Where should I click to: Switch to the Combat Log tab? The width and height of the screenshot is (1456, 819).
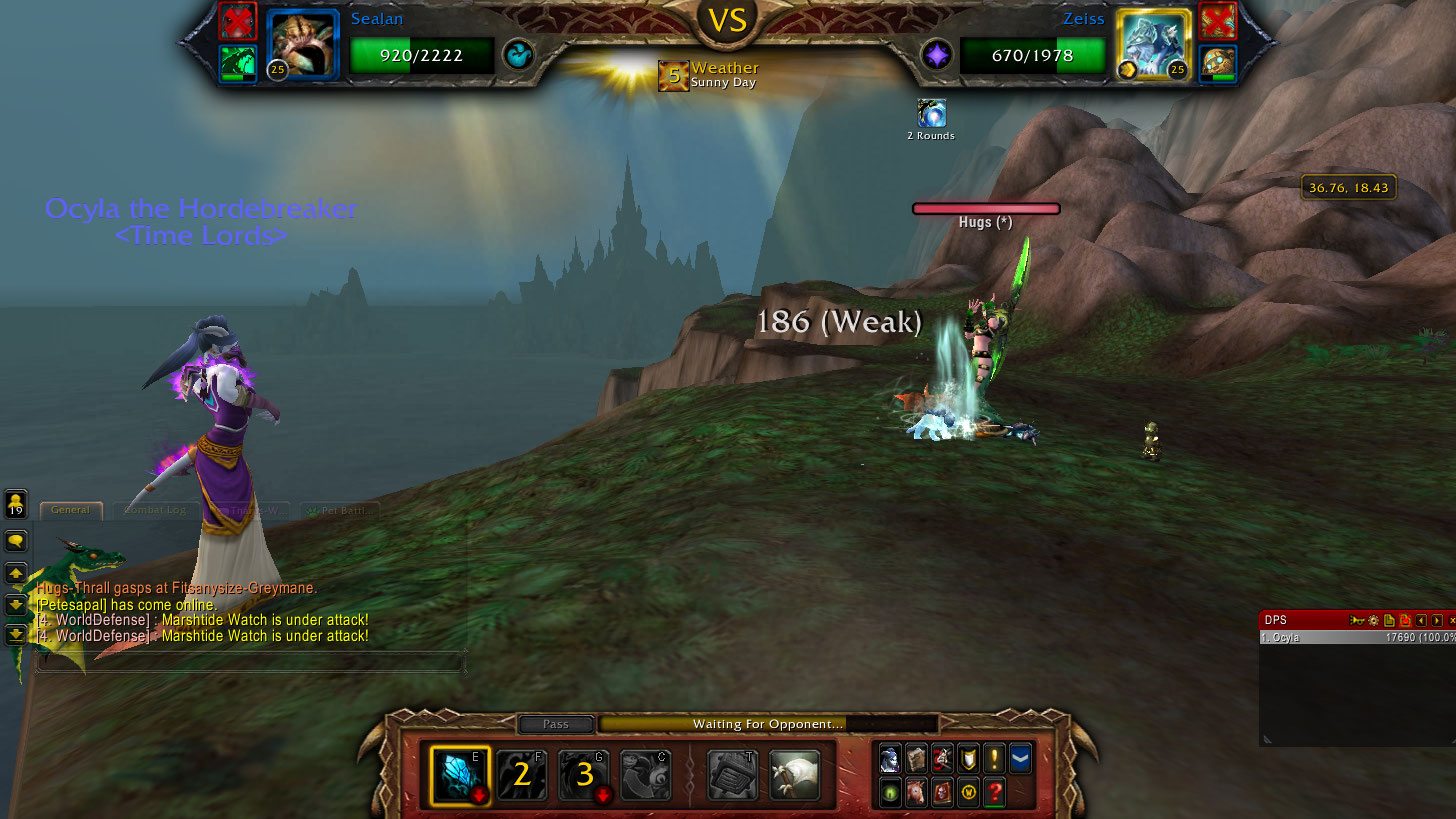(x=154, y=510)
